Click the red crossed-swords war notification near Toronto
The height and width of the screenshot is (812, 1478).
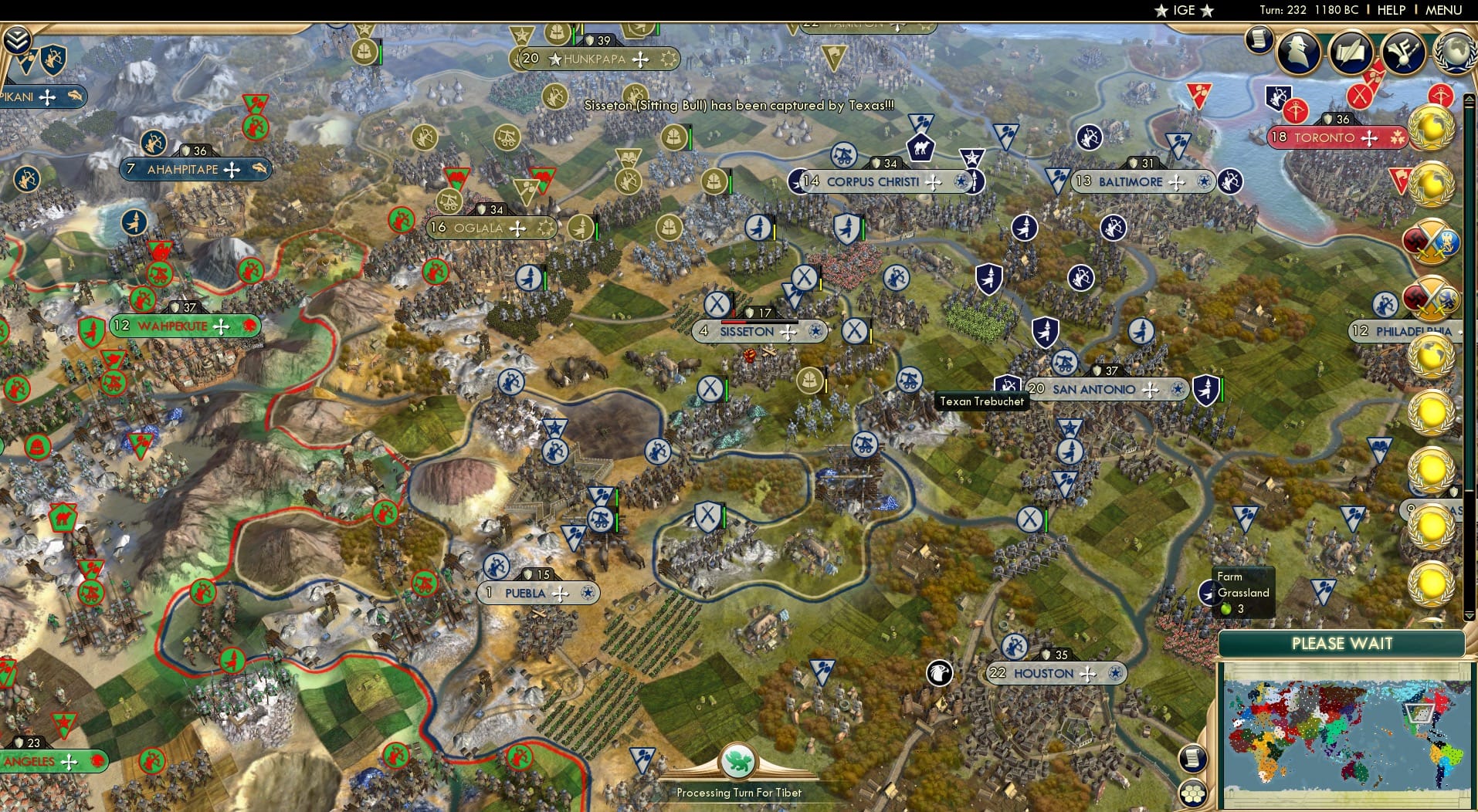tap(1359, 94)
